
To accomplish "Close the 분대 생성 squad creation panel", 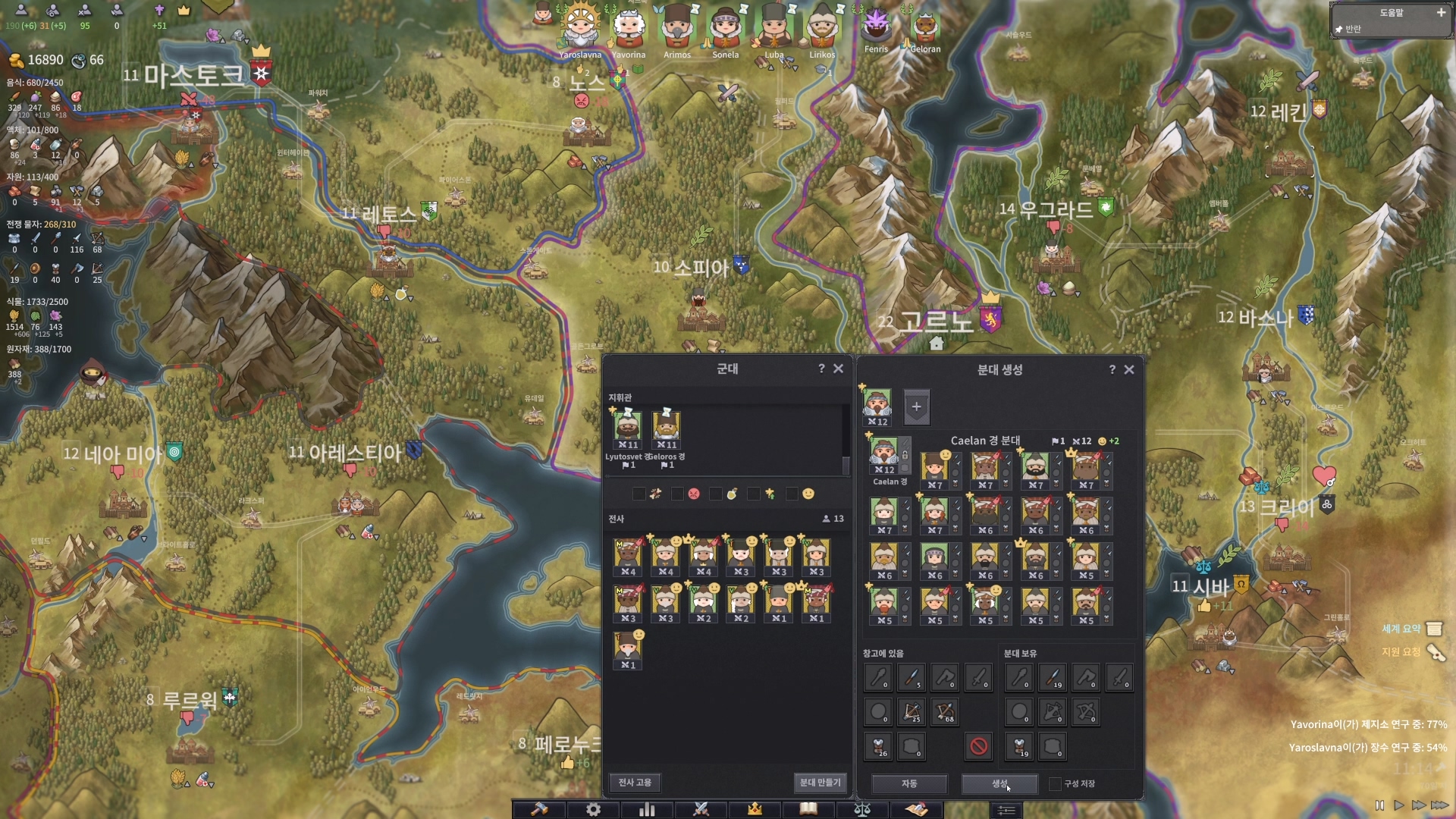I will [x=1129, y=369].
